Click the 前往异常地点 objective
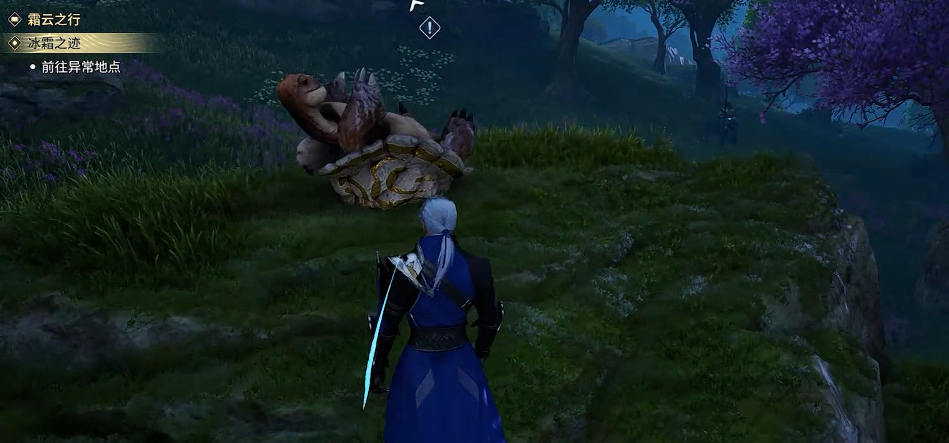 pyautogui.click(x=81, y=67)
